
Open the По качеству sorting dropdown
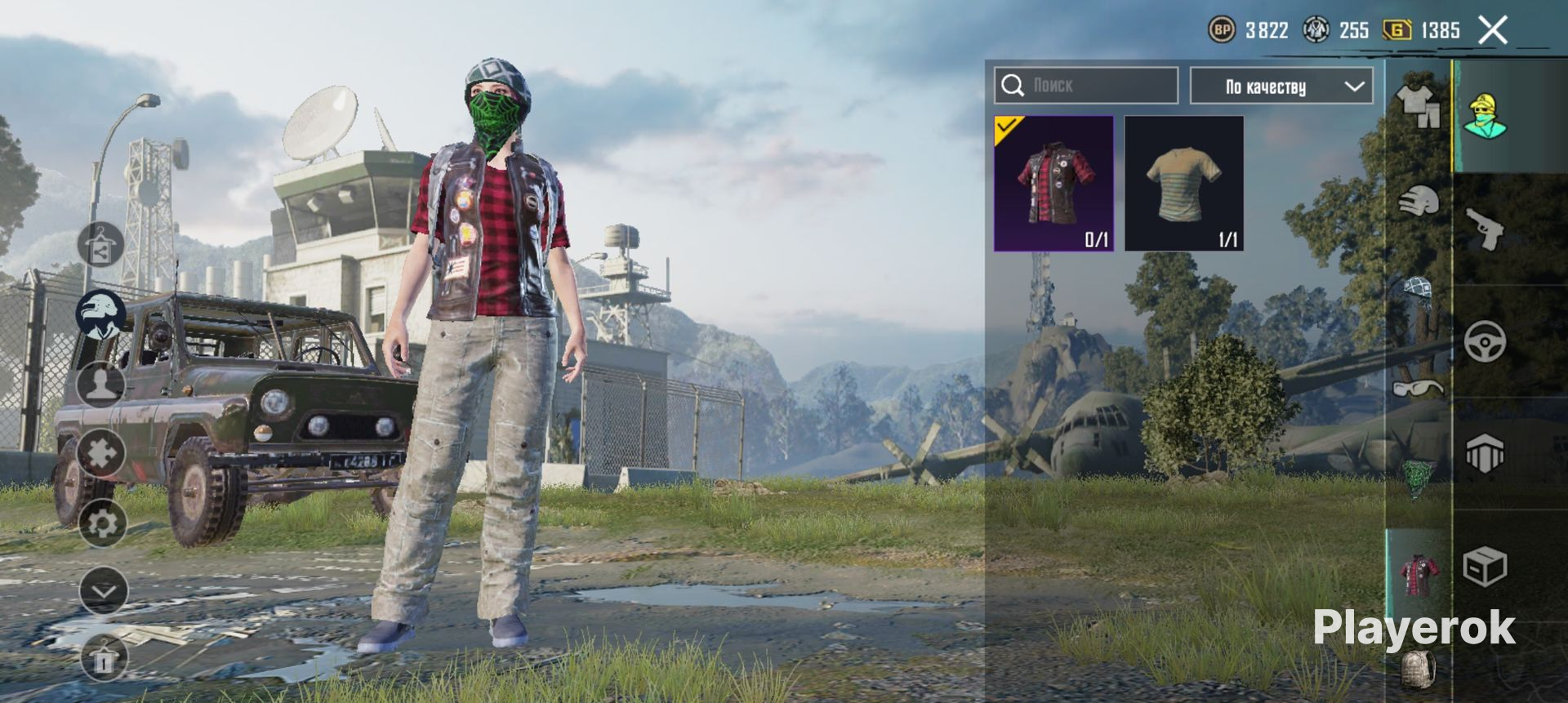point(1281,86)
